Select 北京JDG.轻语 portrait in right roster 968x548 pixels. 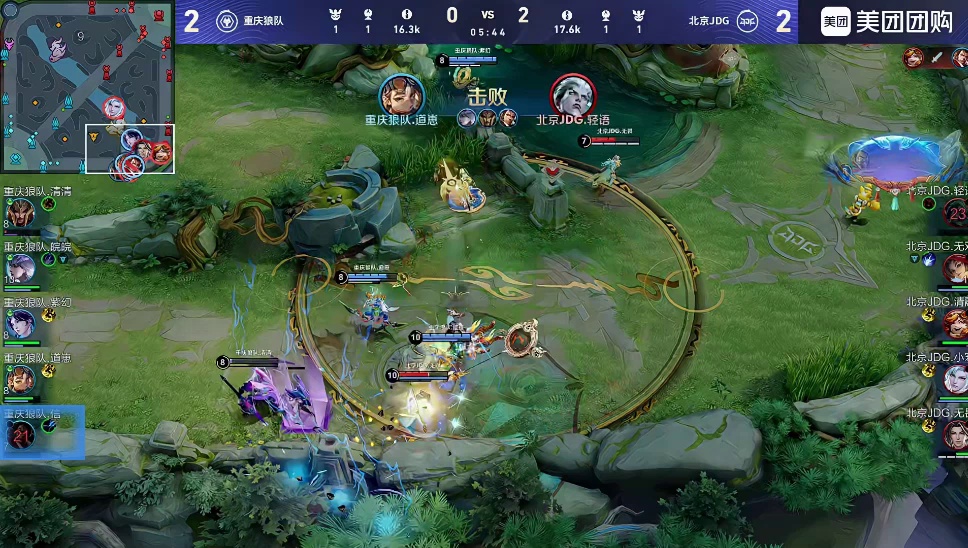(x=955, y=213)
